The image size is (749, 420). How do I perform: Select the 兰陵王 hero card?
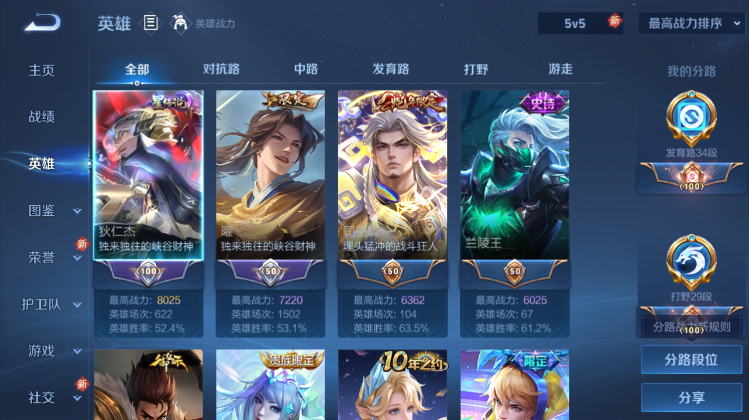click(x=515, y=177)
